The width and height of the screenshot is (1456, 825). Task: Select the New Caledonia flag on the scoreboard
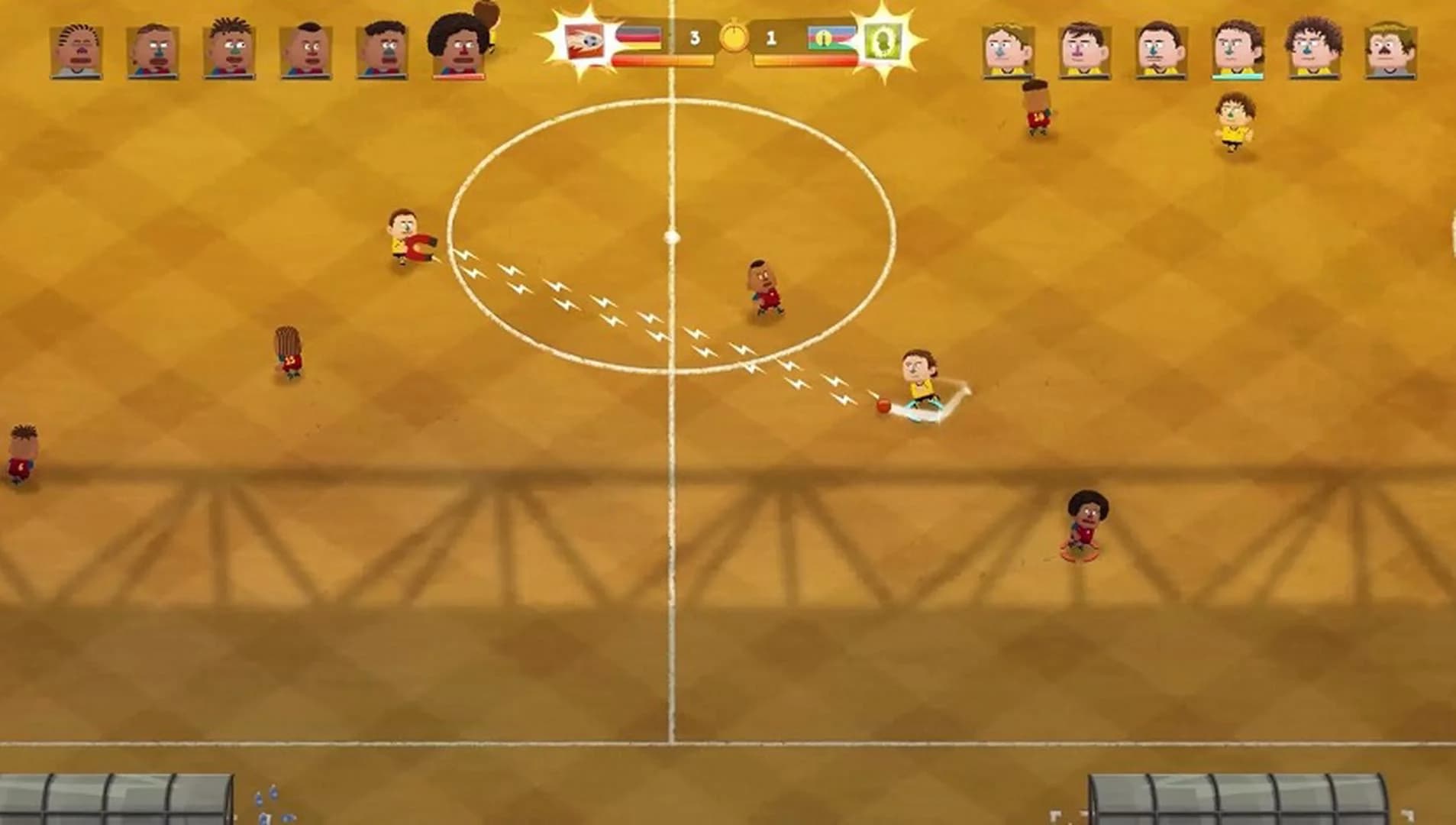point(831,38)
